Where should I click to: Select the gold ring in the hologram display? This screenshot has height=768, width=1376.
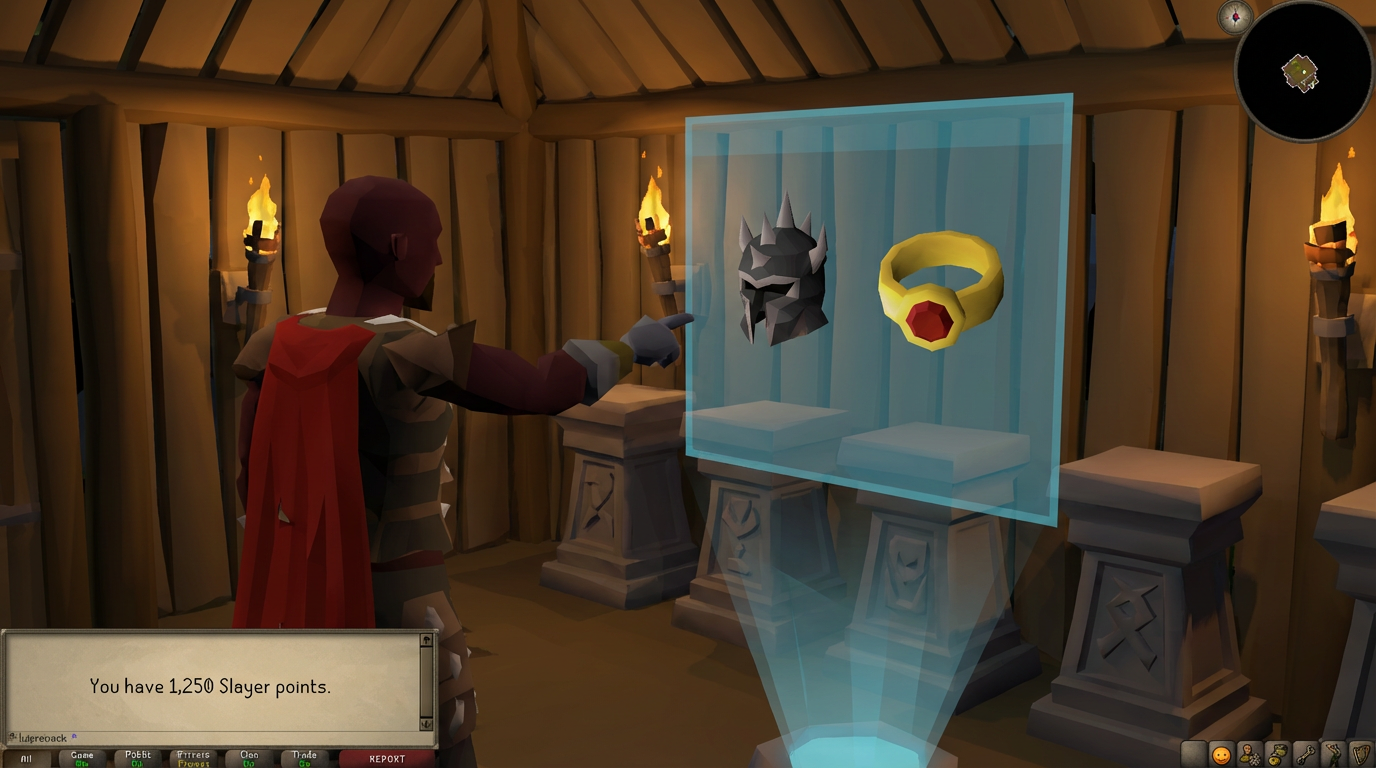pos(940,290)
